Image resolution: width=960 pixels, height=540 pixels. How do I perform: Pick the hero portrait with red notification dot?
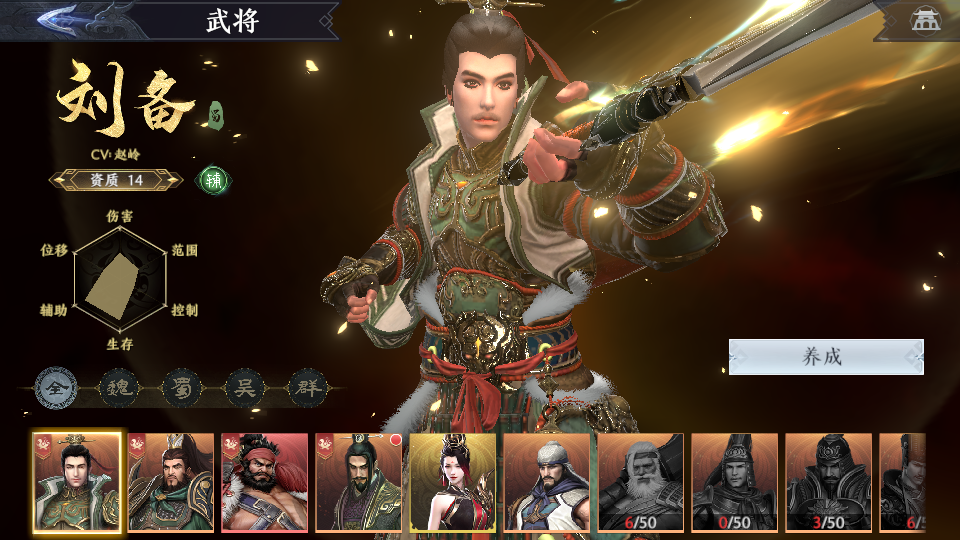tap(359, 482)
